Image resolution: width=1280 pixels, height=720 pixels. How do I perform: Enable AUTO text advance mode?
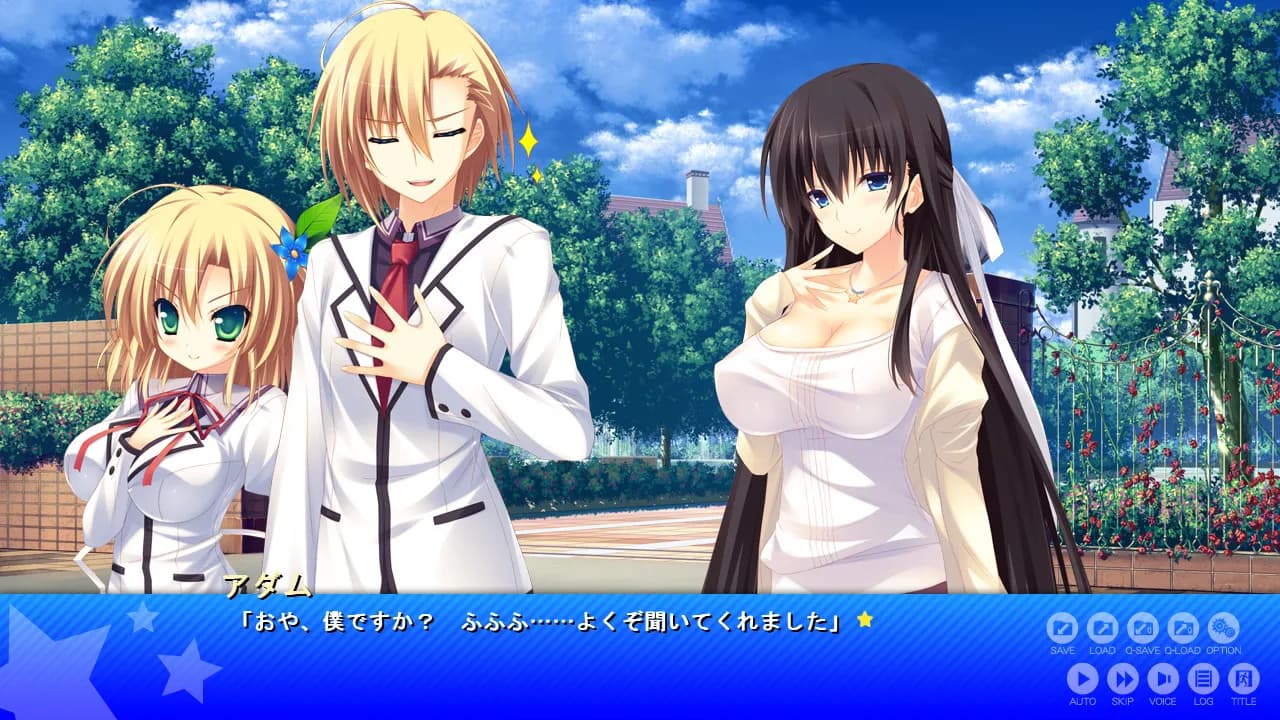[1082, 679]
